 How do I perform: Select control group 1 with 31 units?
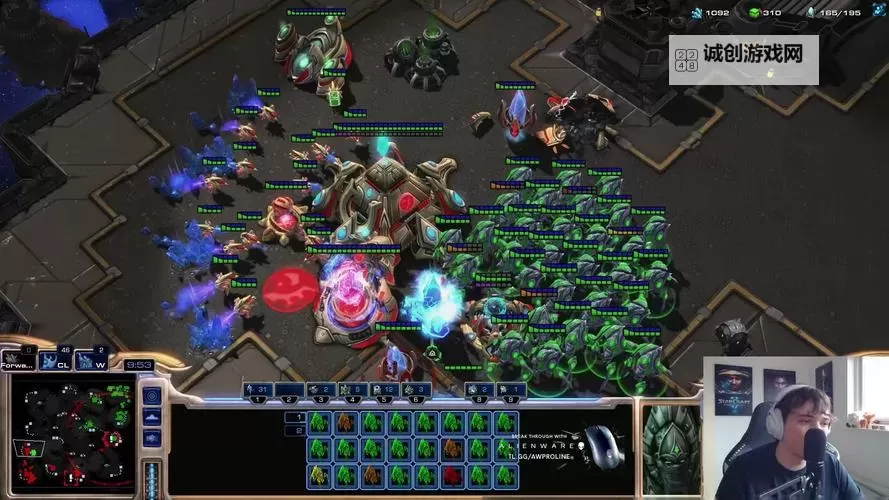click(x=259, y=389)
